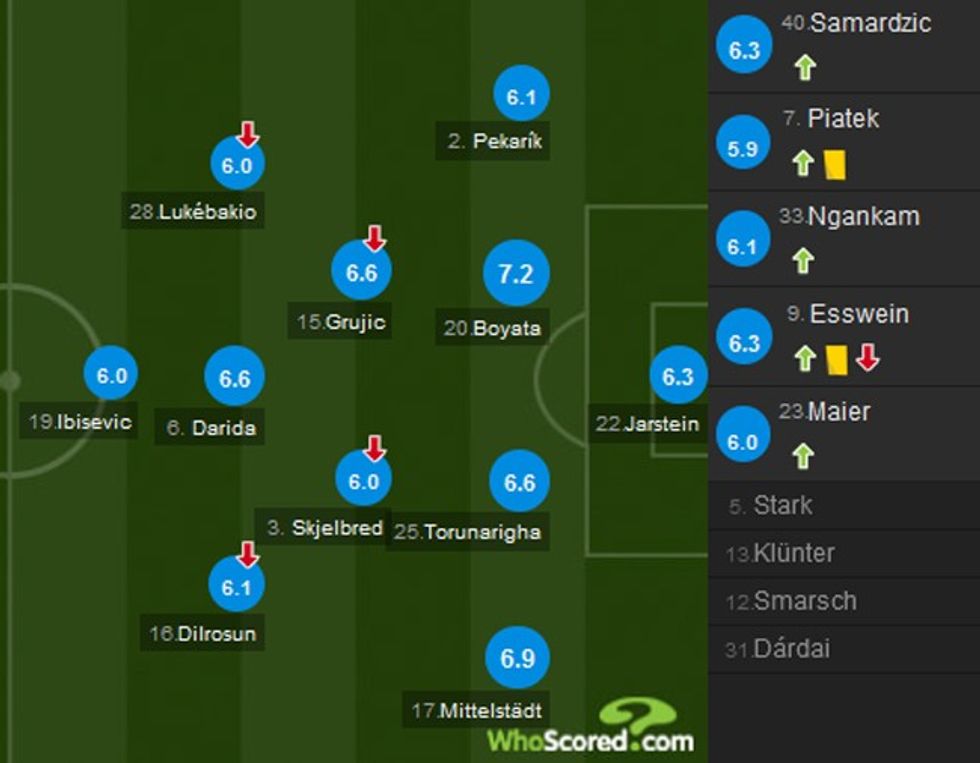Select Klünter from the bench list
The image size is (980, 763).
click(844, 554)
